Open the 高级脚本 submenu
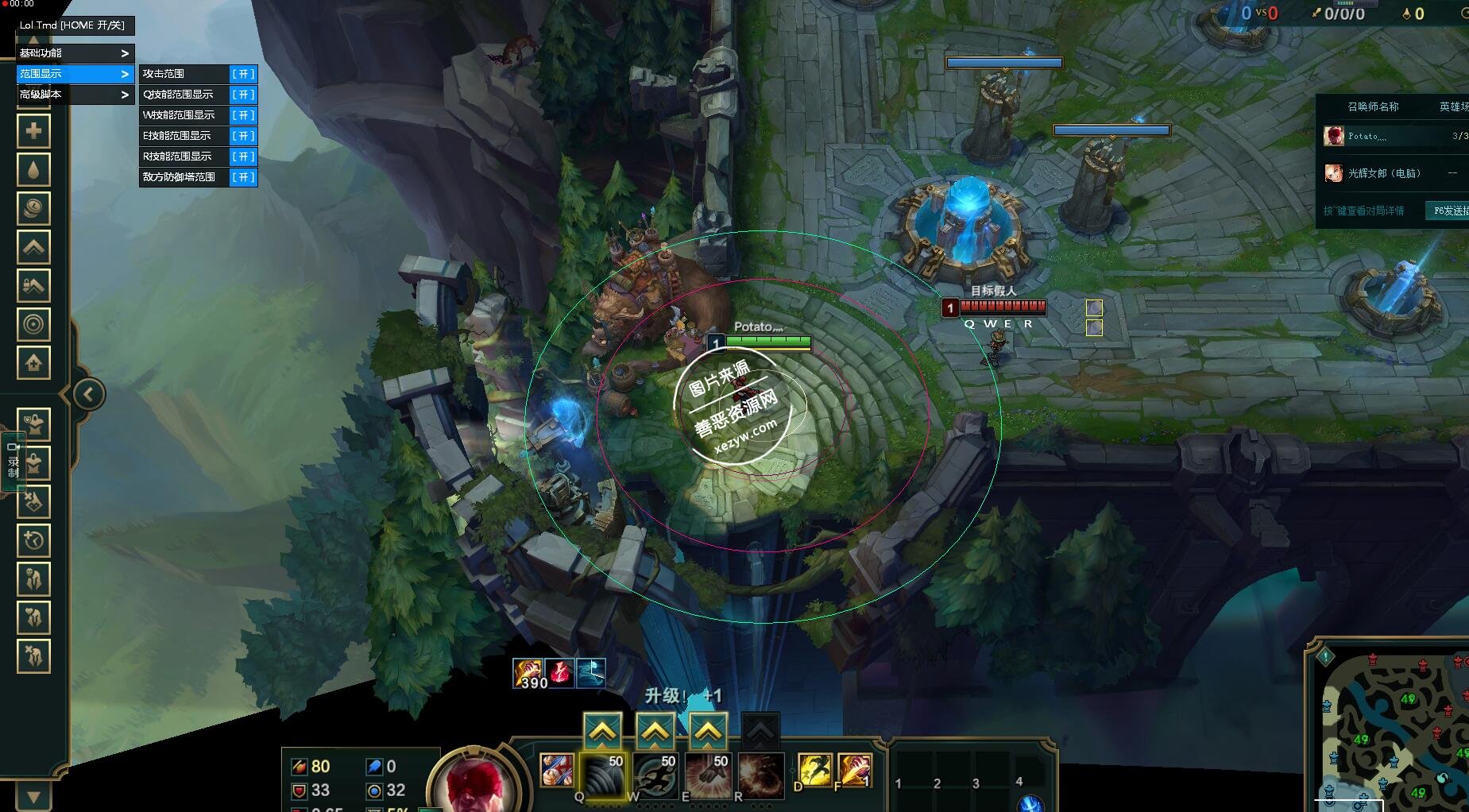Screen dimensions: 1469x812 75,95
